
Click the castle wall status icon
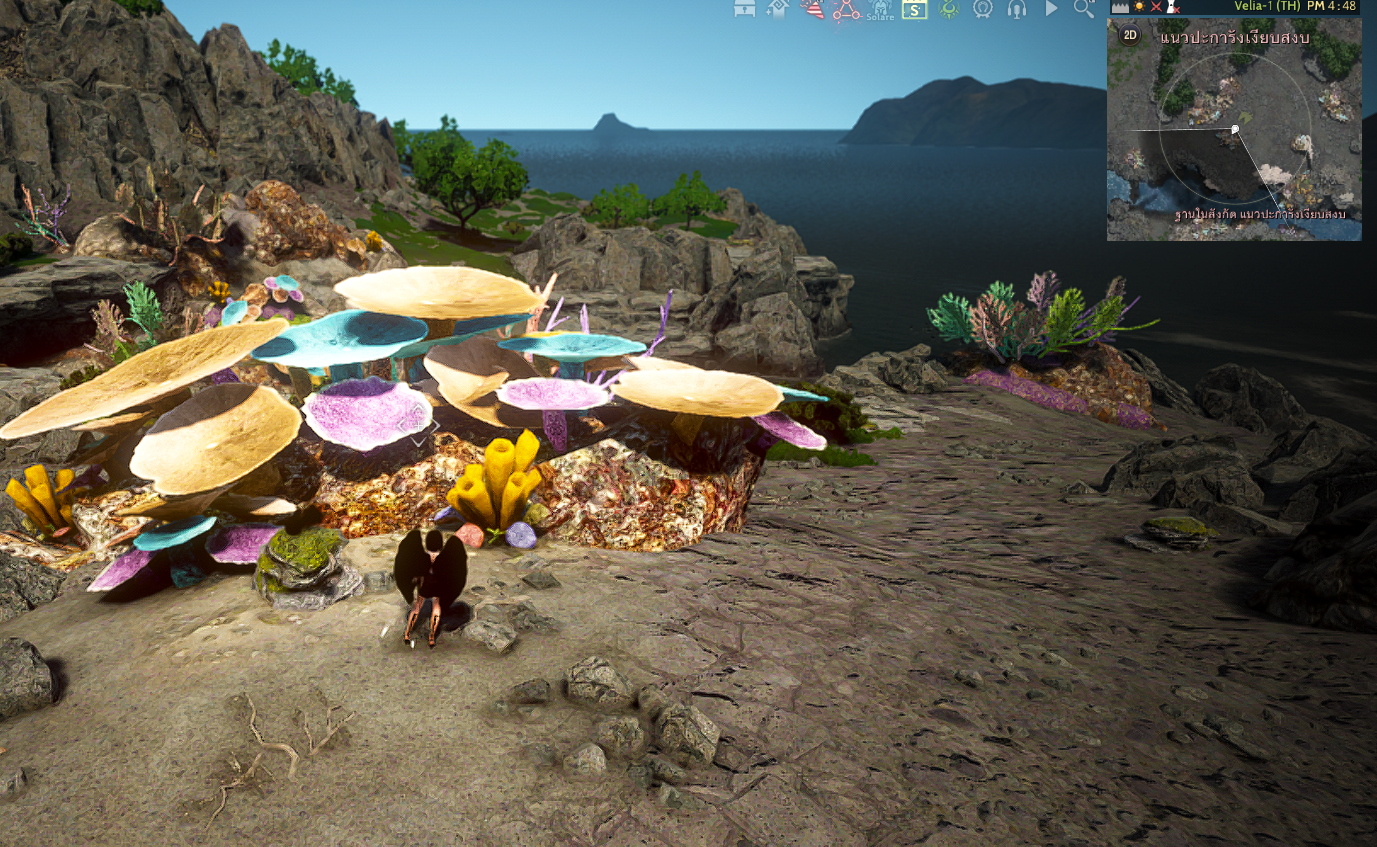(1120, 6)
